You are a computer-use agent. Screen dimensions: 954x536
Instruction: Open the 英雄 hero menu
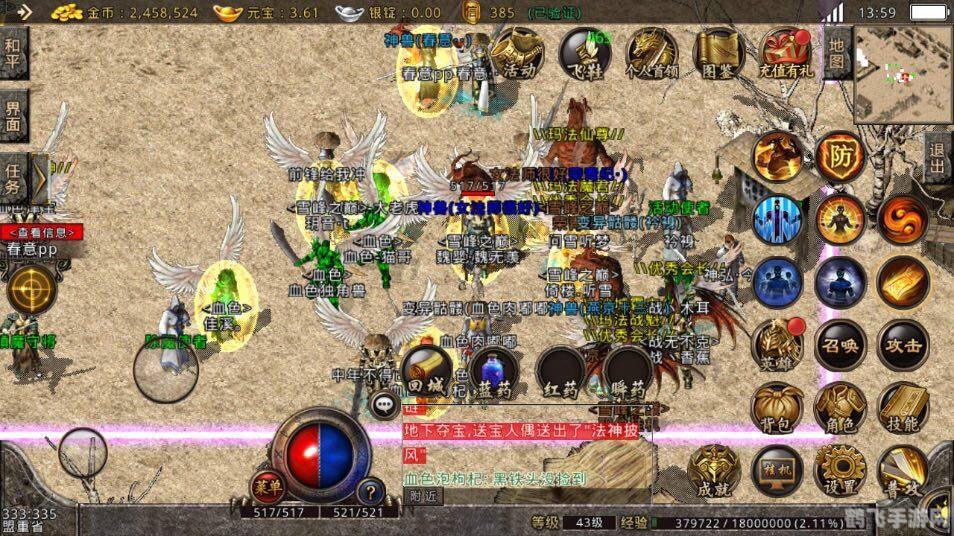point(777,346)
